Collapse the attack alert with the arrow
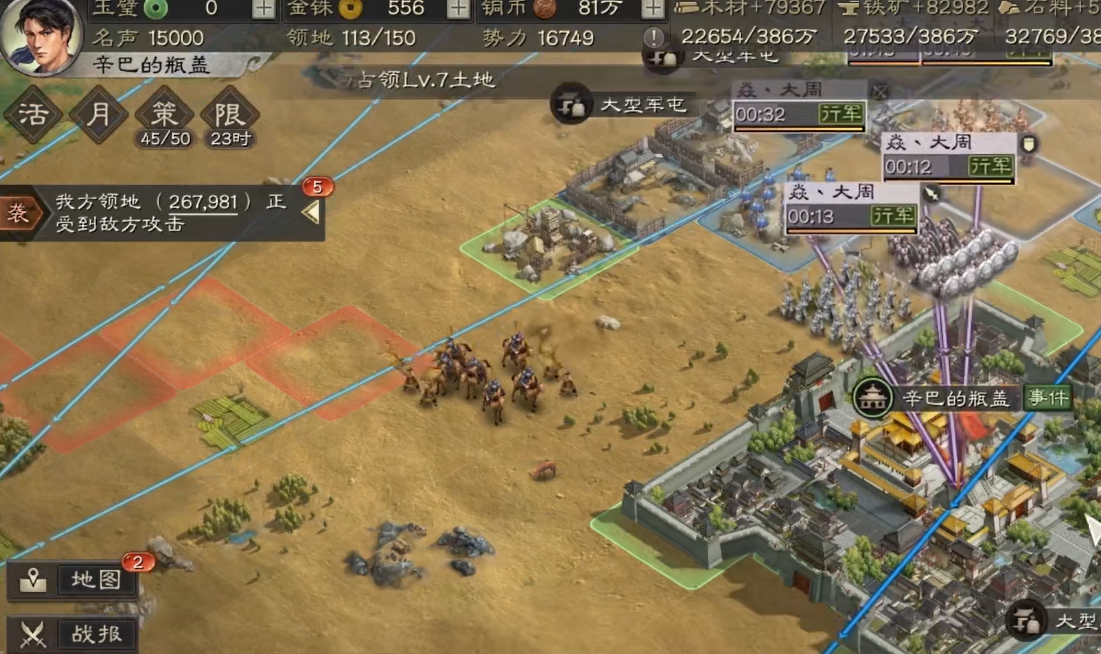Screen dimensions: 1101x654 tap(311, 212)
